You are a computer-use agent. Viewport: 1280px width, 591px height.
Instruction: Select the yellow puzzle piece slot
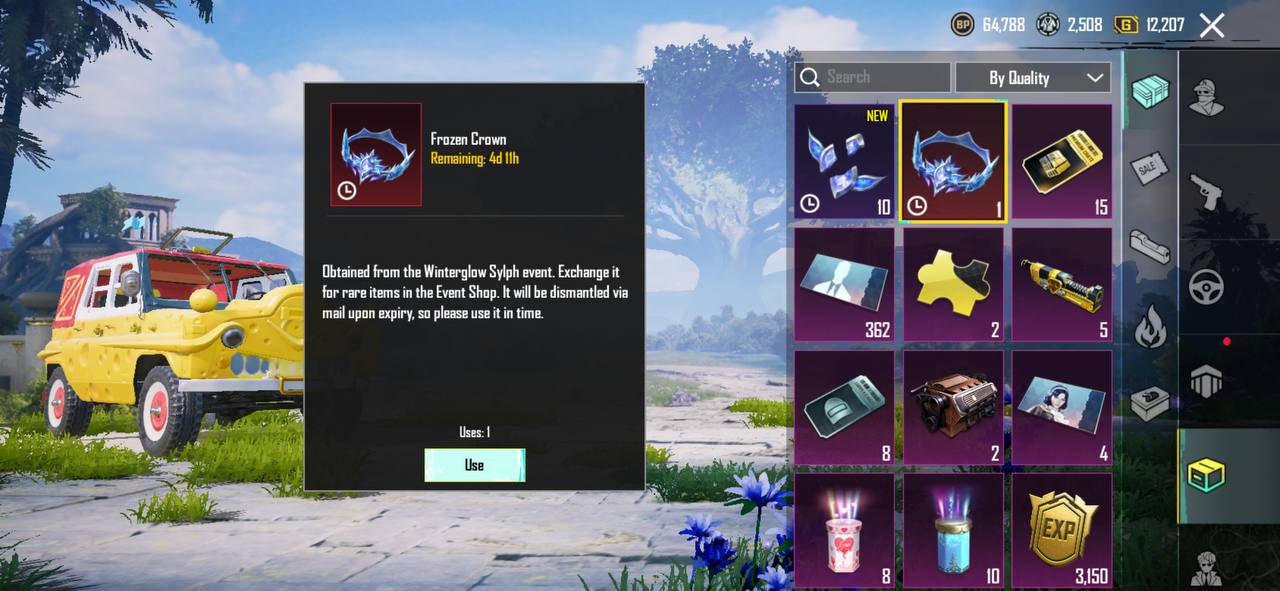coord(953,285)
